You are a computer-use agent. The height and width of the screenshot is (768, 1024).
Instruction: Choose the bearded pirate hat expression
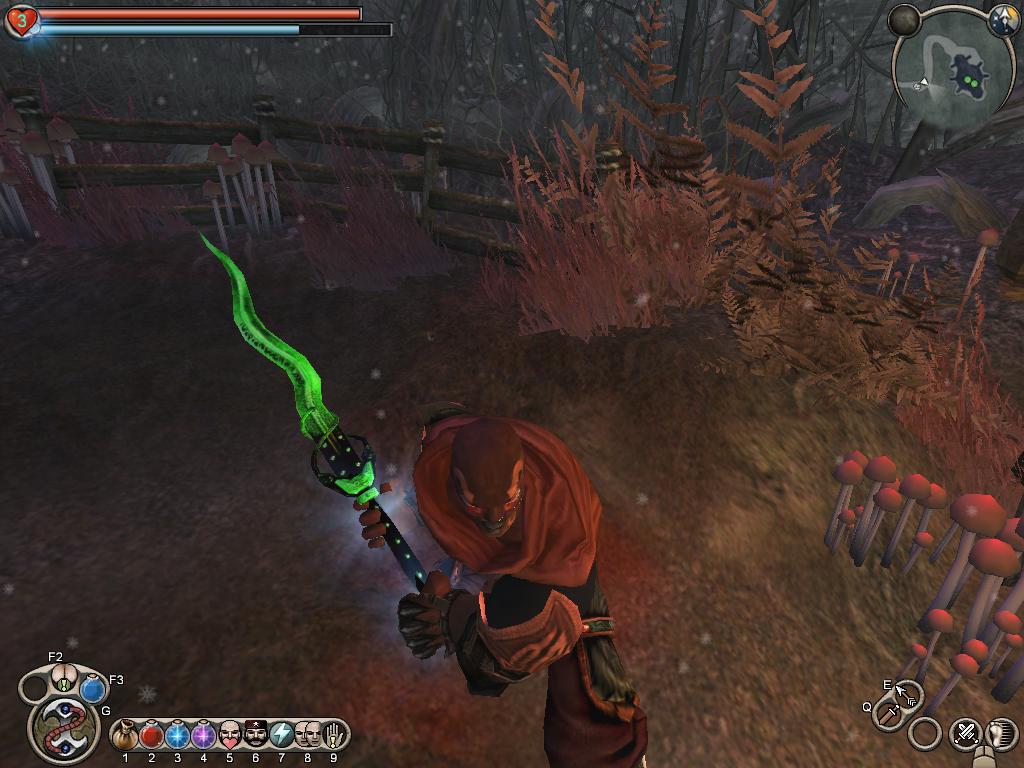tap(256, 735)
